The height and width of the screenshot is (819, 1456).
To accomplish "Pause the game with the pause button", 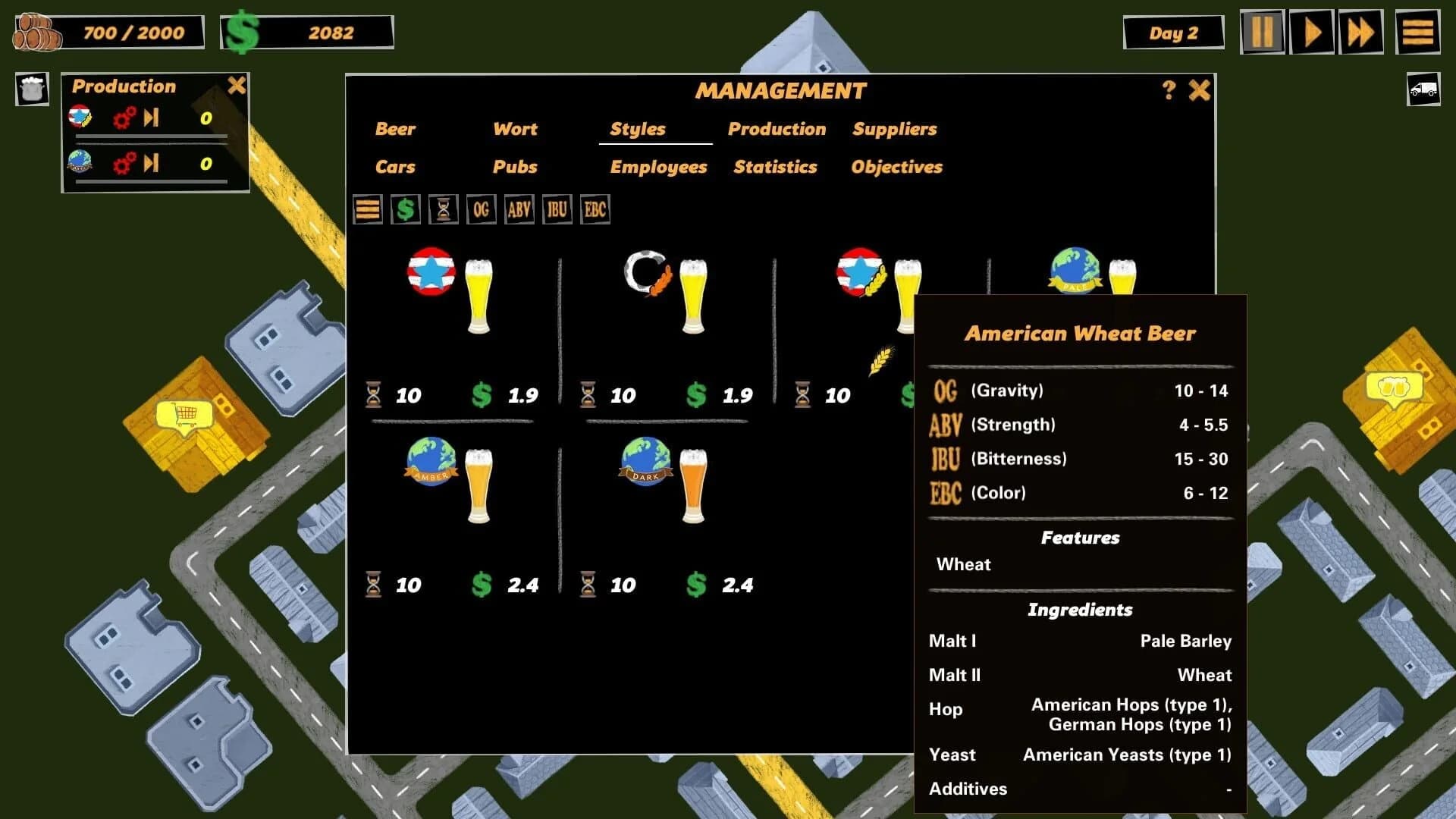I will click(1262, 32).
